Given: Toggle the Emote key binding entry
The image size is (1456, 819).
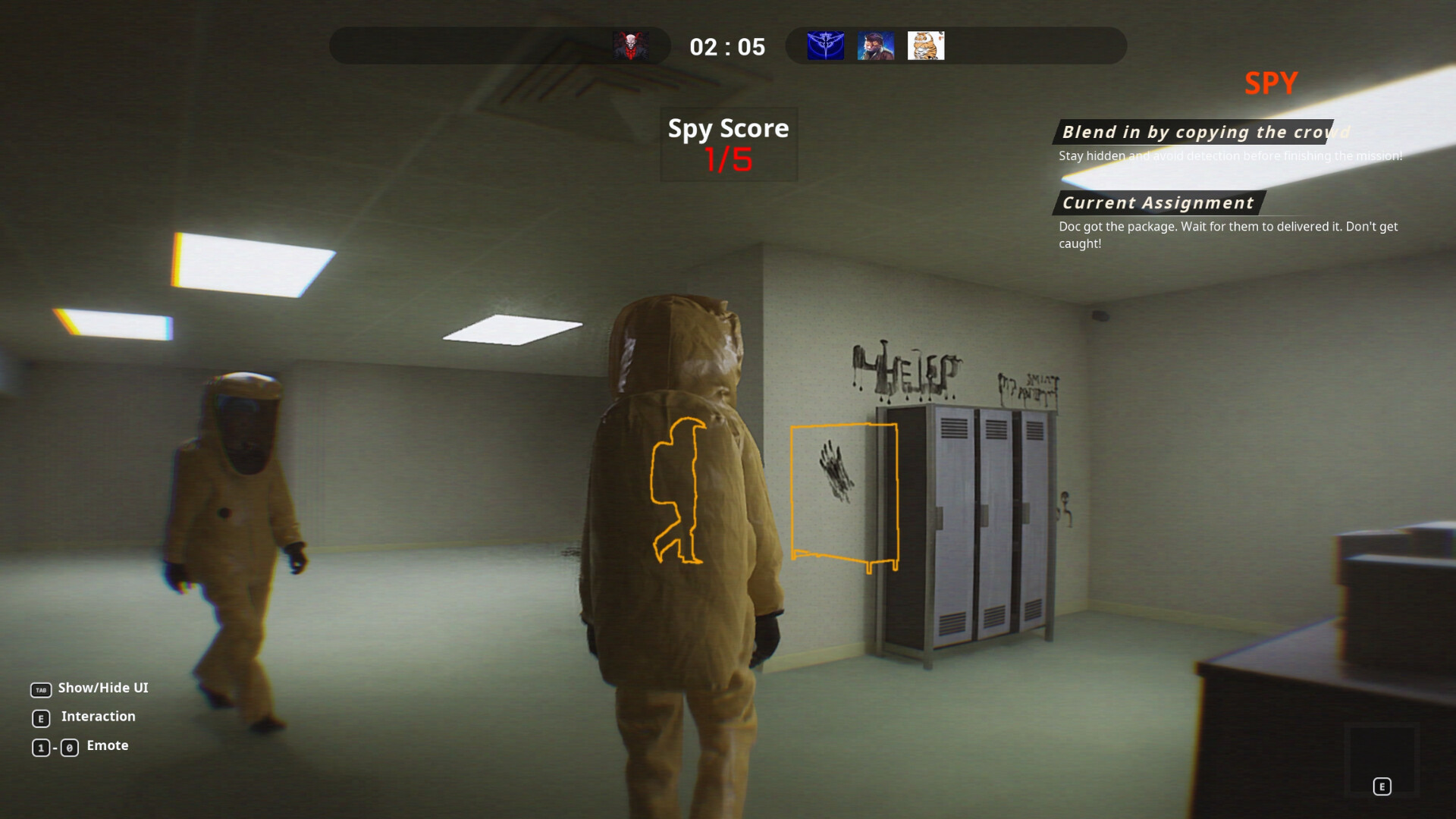Looking at the screenshot, I should pos(107,745).
